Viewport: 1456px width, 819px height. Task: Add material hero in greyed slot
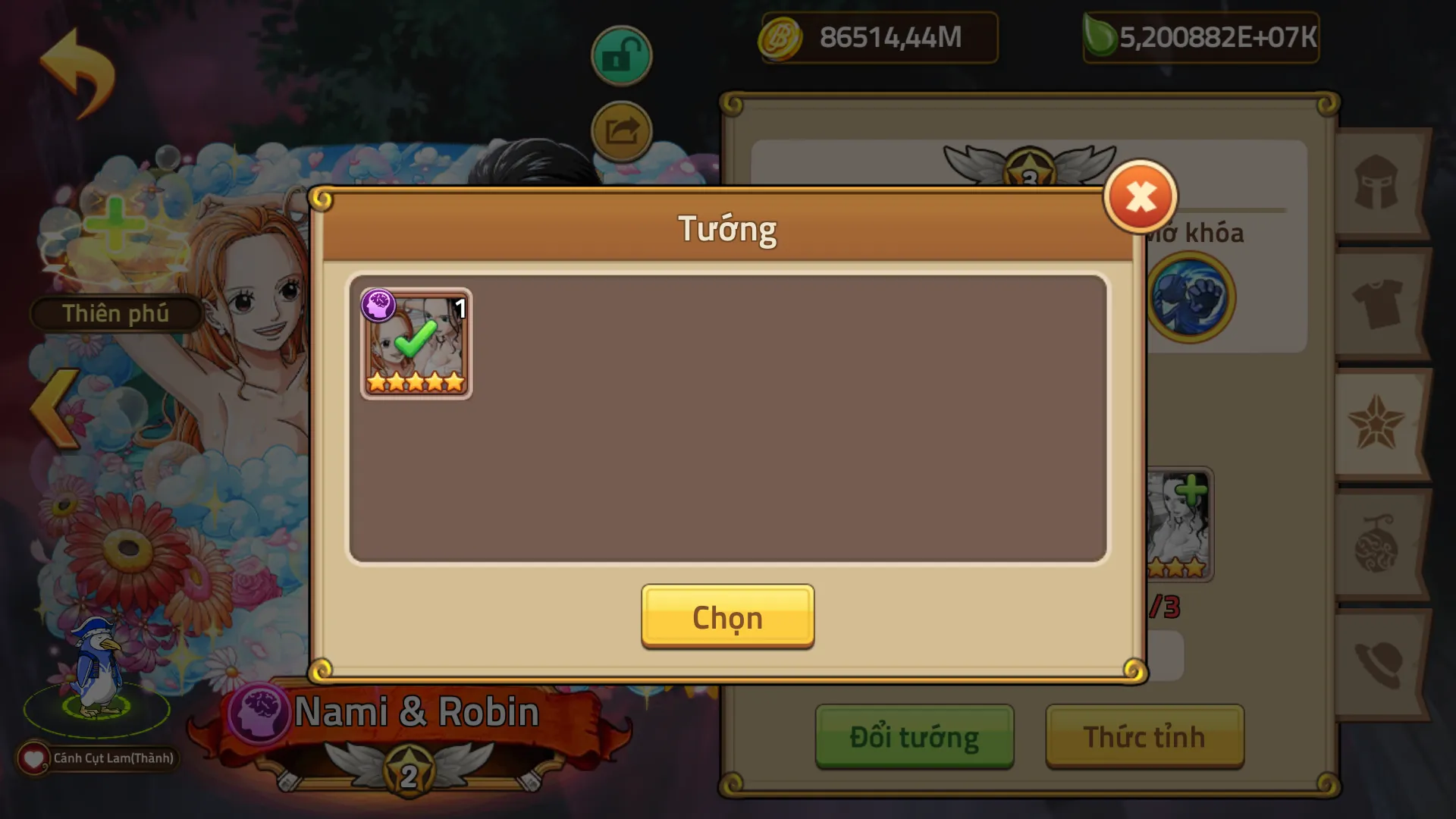pos(1178,525)
